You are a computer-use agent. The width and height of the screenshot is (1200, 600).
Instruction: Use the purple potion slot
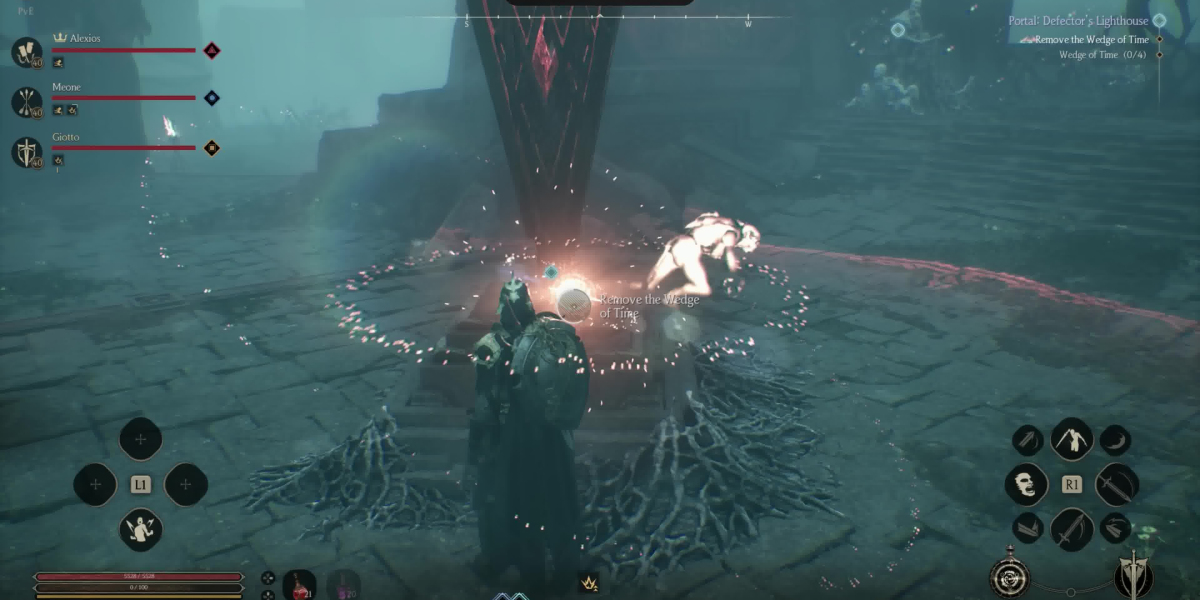[343, 585]
